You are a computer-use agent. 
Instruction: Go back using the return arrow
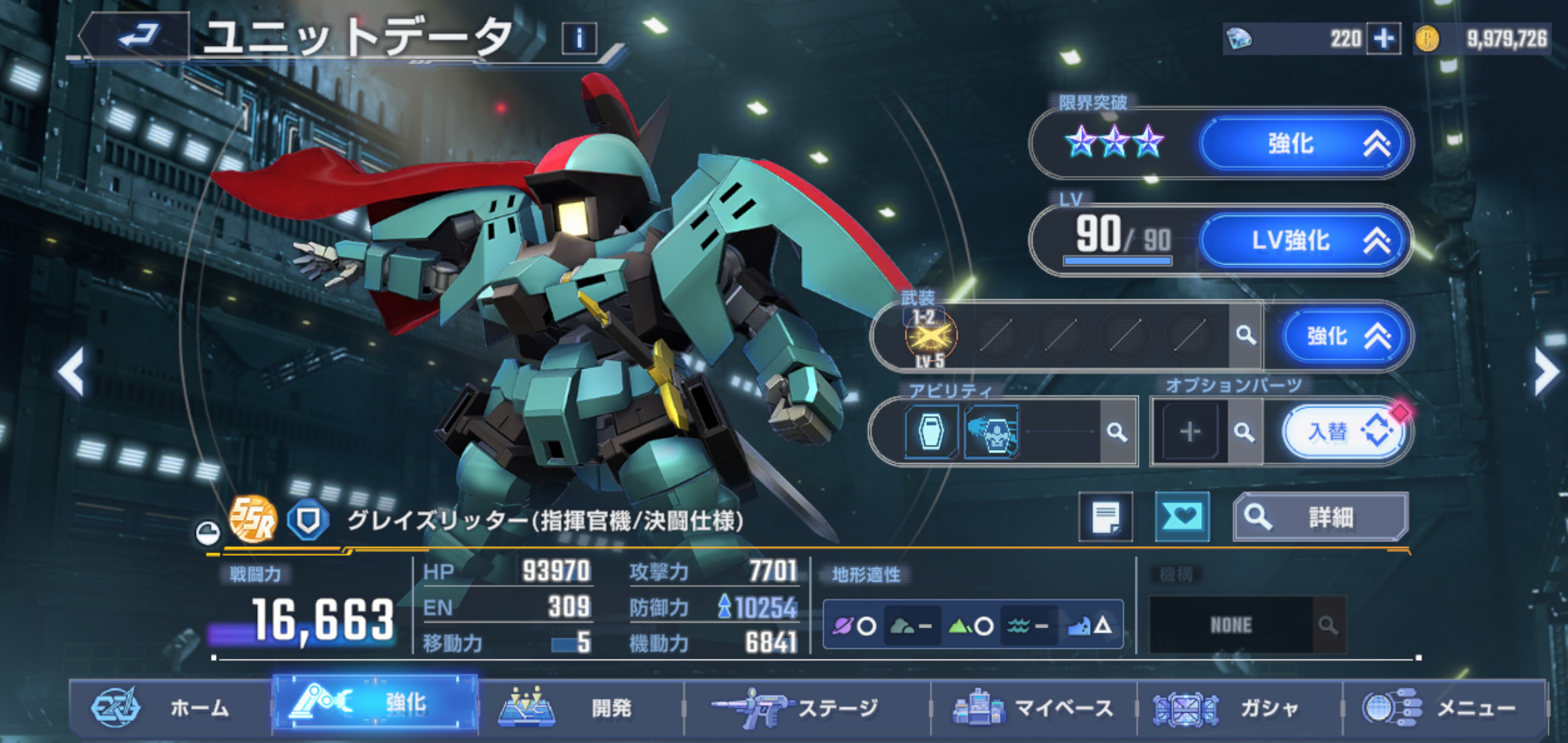[x=136, y=34]
